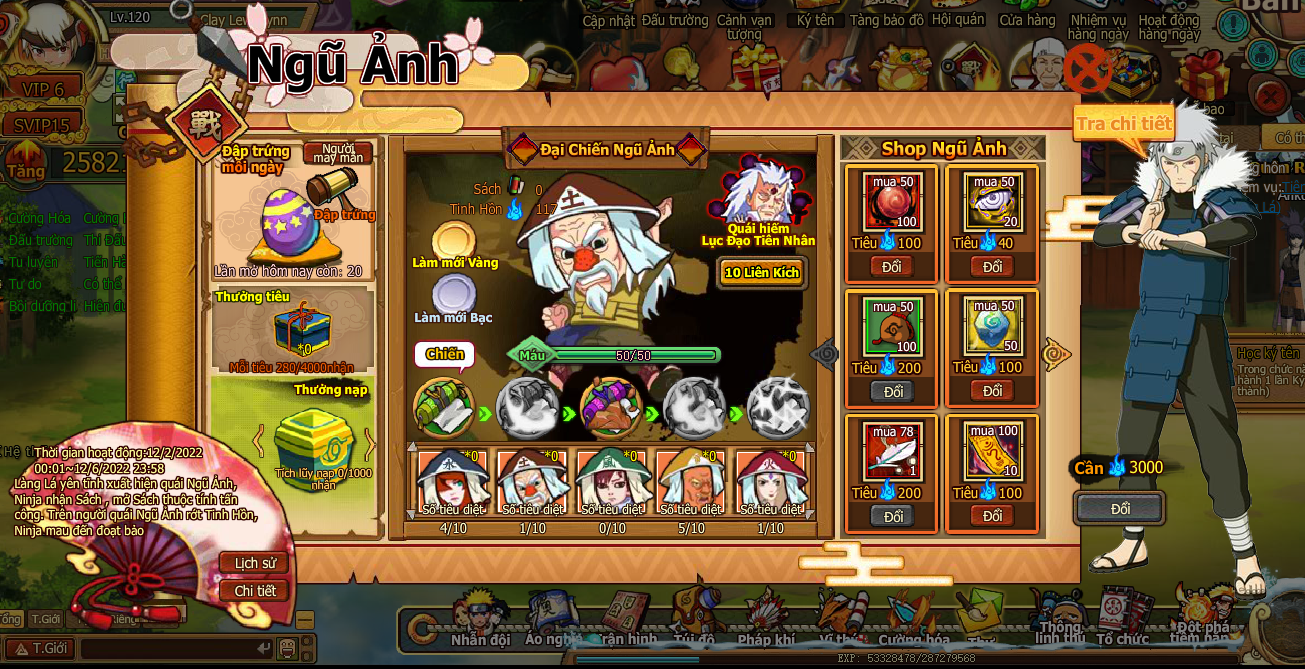
Task: Show the Chi tiết details
Action: coord(254,591)
